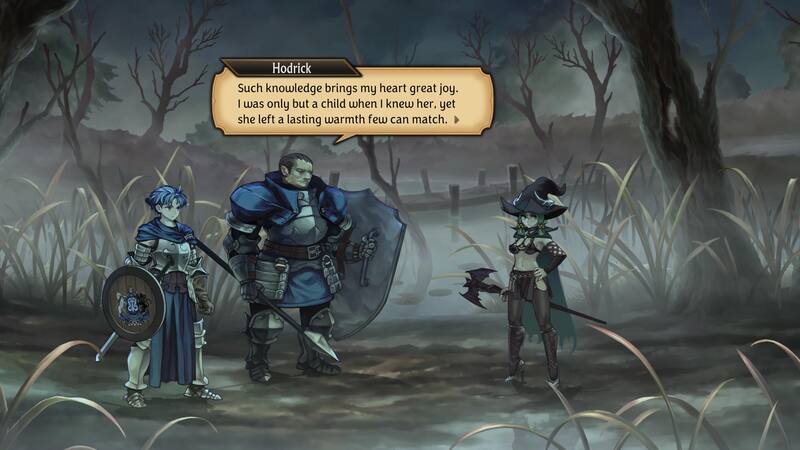Click the dialogue advance arrow
800x450 pixels.
[x=457, y=119]
